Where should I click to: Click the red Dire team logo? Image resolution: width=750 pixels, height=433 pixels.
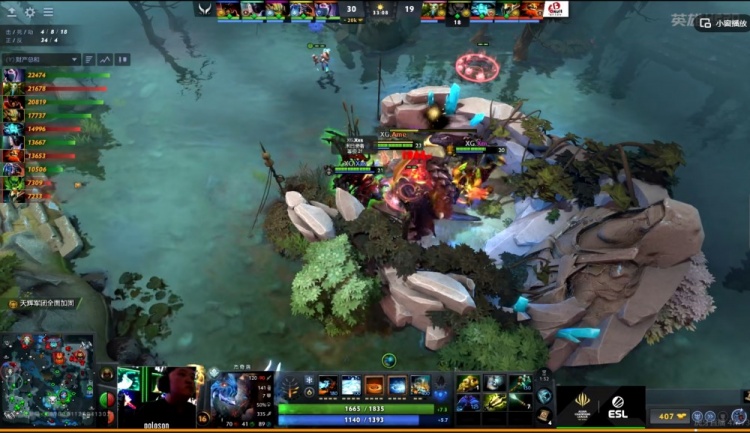tap(556, 9)
